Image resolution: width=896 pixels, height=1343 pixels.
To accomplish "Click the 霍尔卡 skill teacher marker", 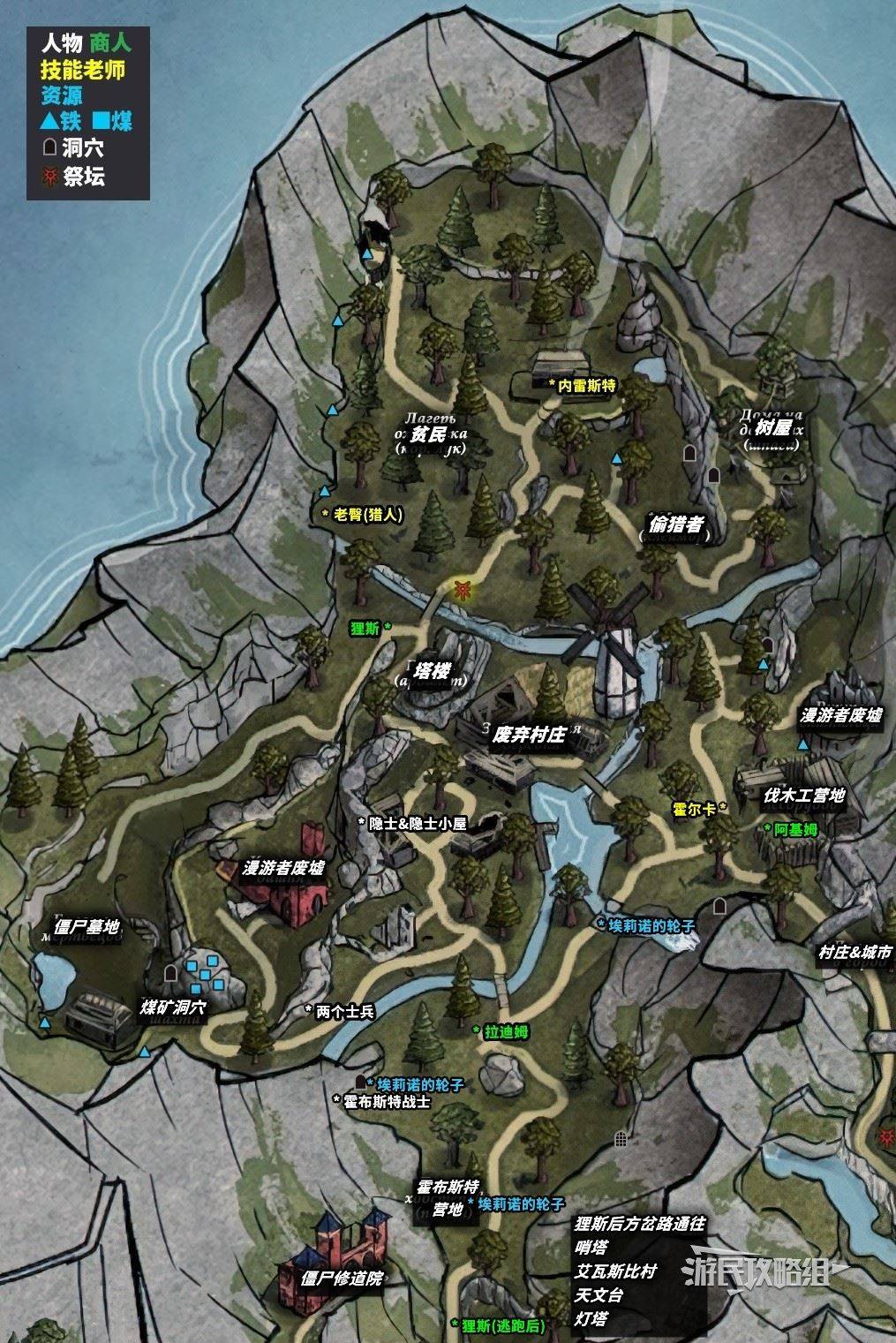I will 696,807.
